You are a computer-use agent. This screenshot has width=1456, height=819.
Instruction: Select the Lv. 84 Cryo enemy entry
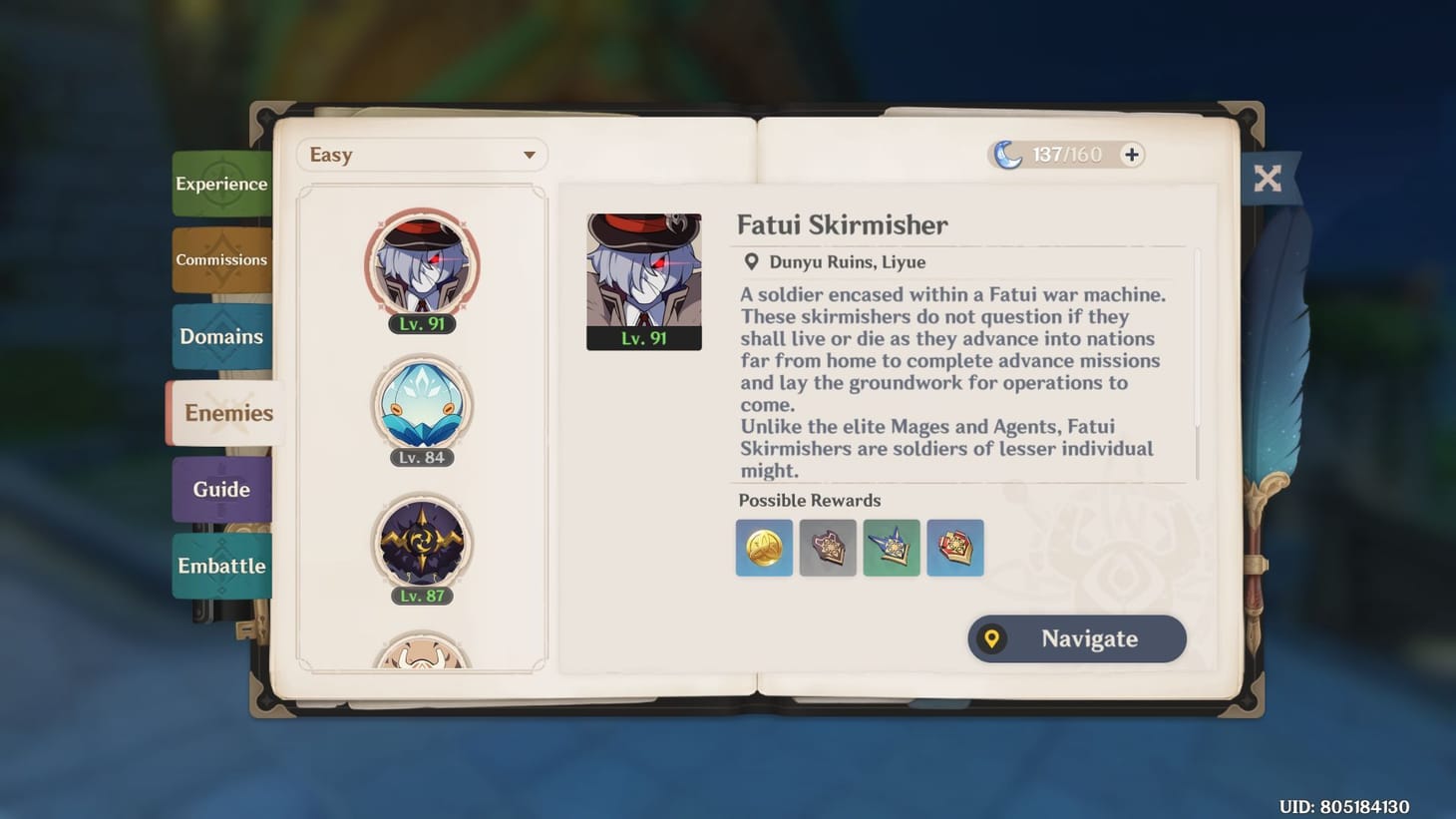422,402
